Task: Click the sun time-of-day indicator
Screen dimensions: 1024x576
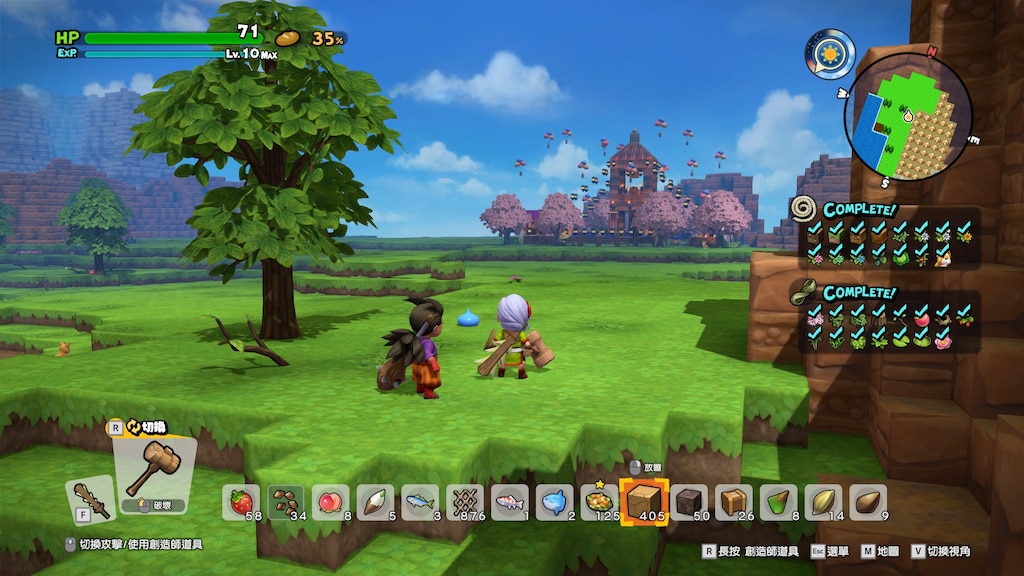Action: 830,52
